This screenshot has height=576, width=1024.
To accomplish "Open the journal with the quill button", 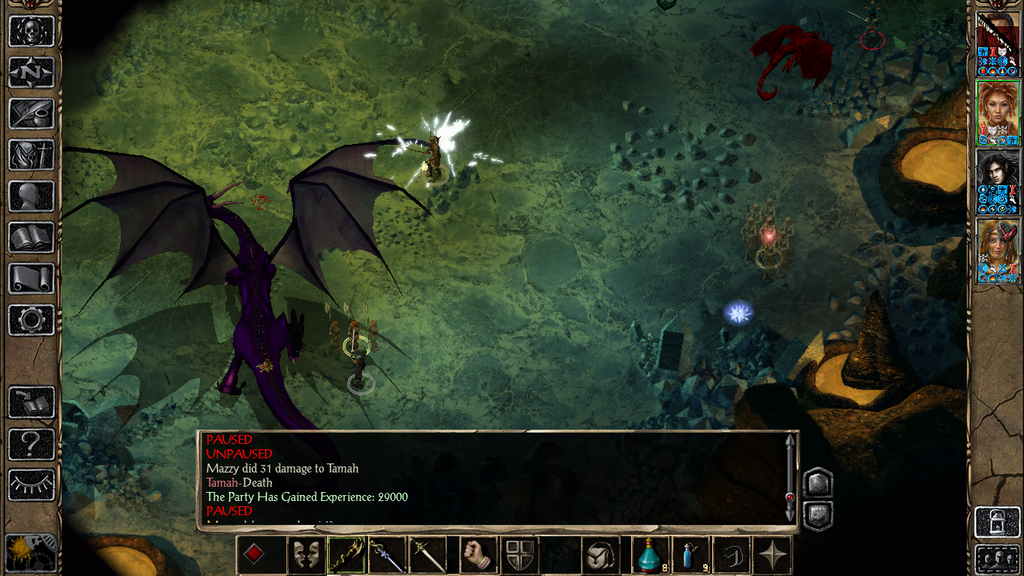I will point(31,113).
